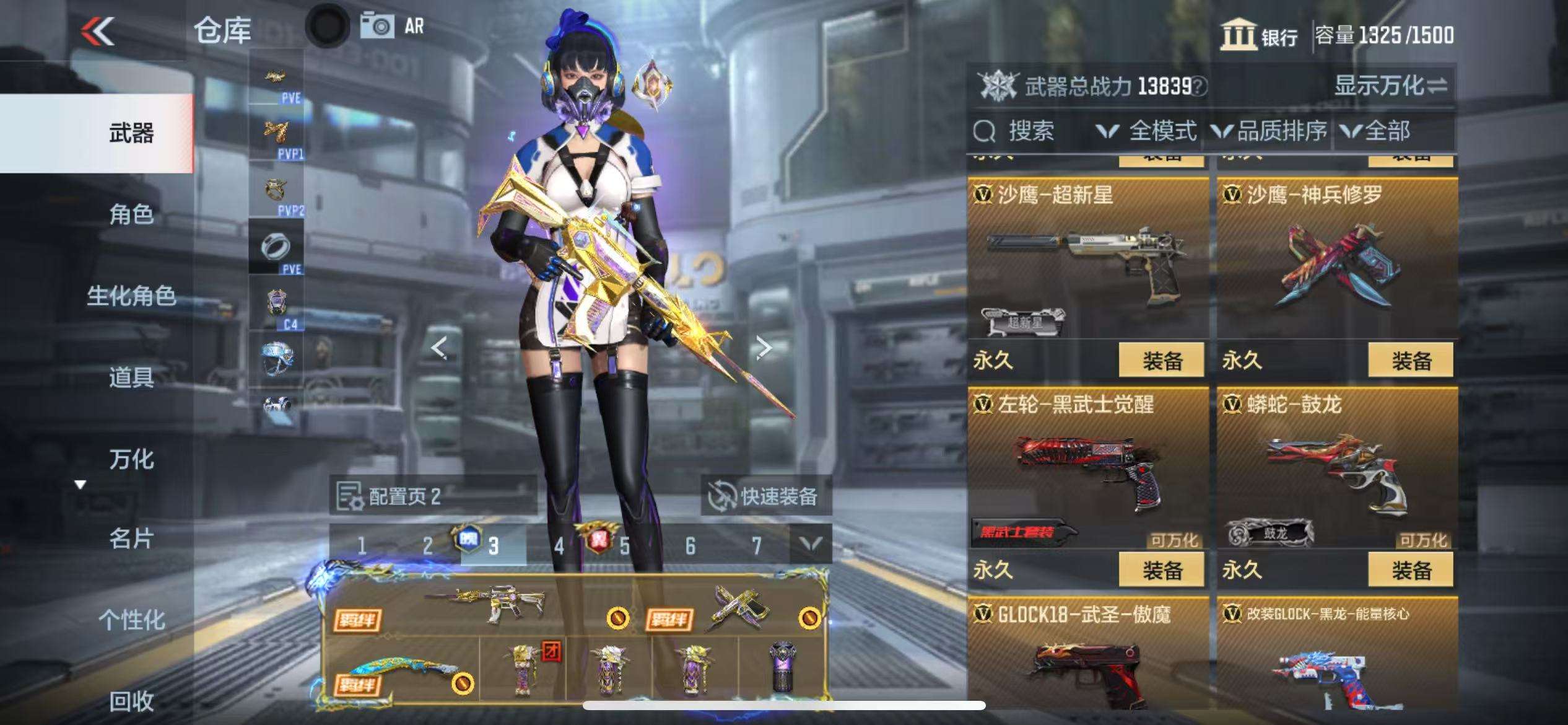
Task: Open the 生化角色 category
Action: (x=131, y=296)
